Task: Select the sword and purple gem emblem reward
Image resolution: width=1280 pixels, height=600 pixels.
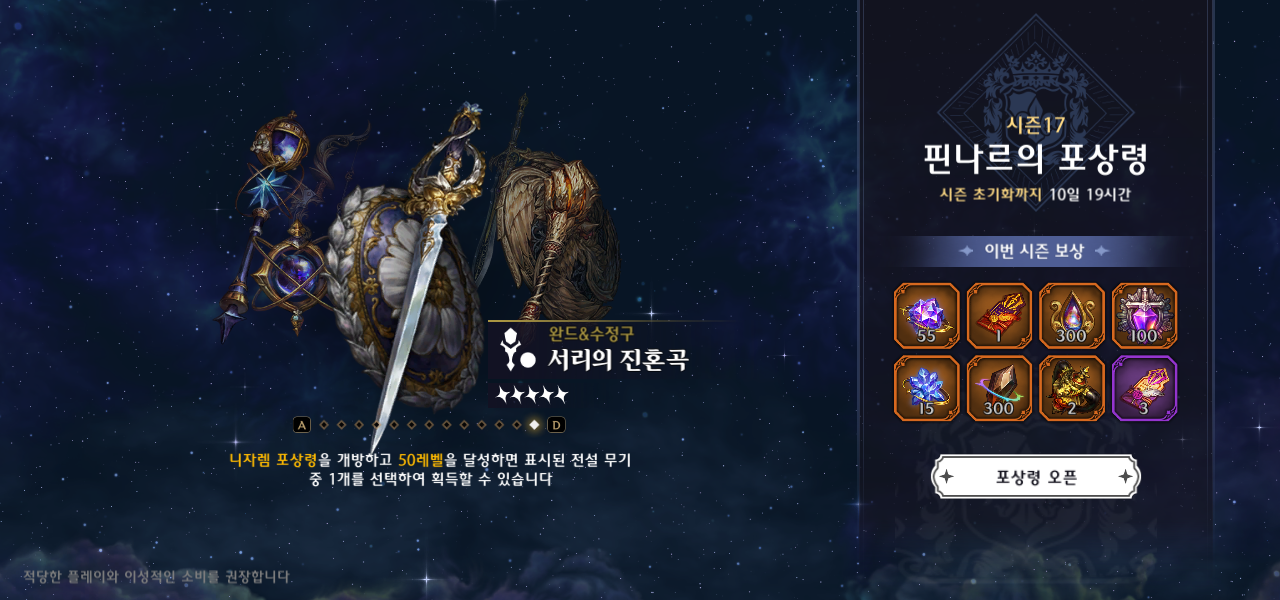Action: point(1145,316)
